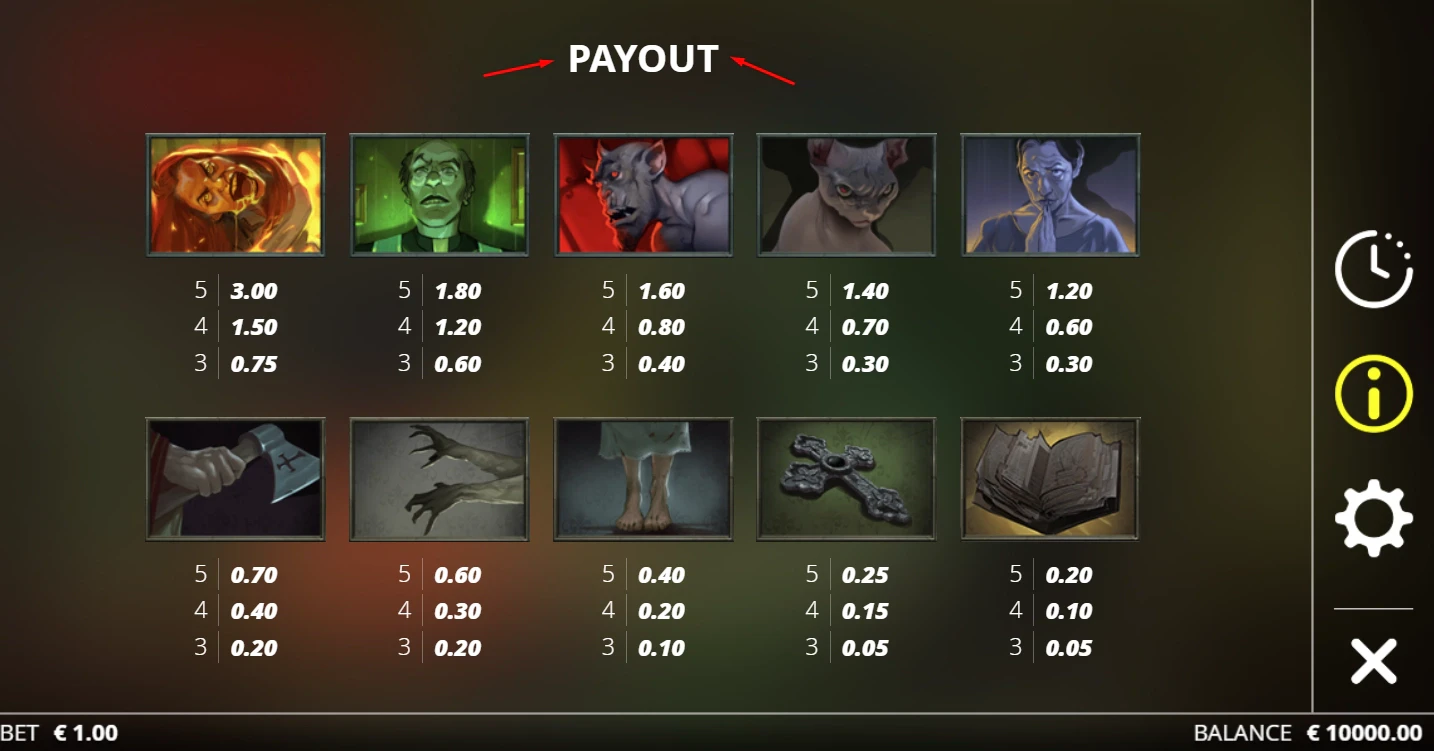Select the gargoyle demon symbol
Screen dimensions: 1434x751
[x=643, y=193]
